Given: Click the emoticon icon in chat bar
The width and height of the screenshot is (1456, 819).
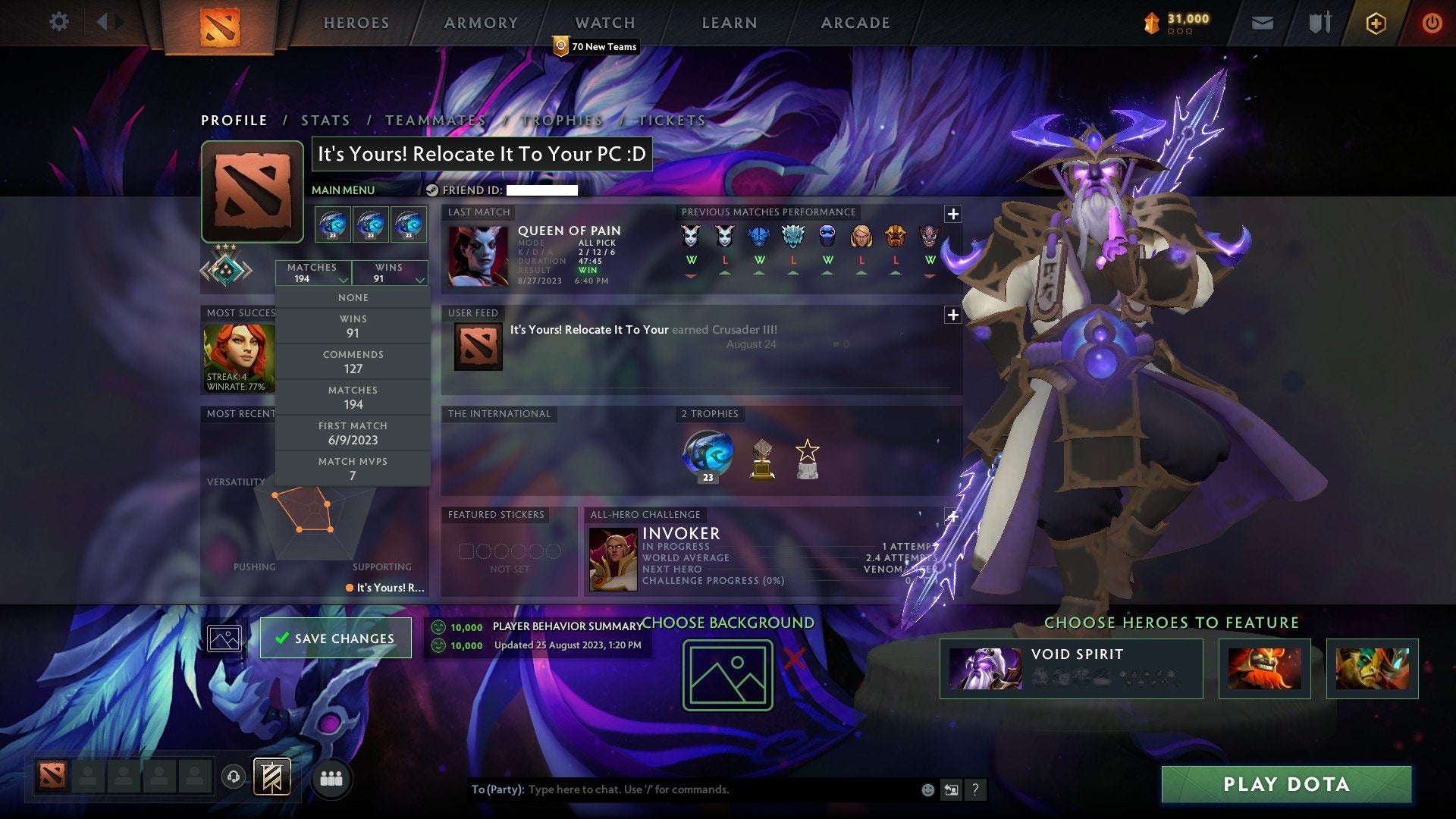Looking at the screenshot, I should 927,789.
